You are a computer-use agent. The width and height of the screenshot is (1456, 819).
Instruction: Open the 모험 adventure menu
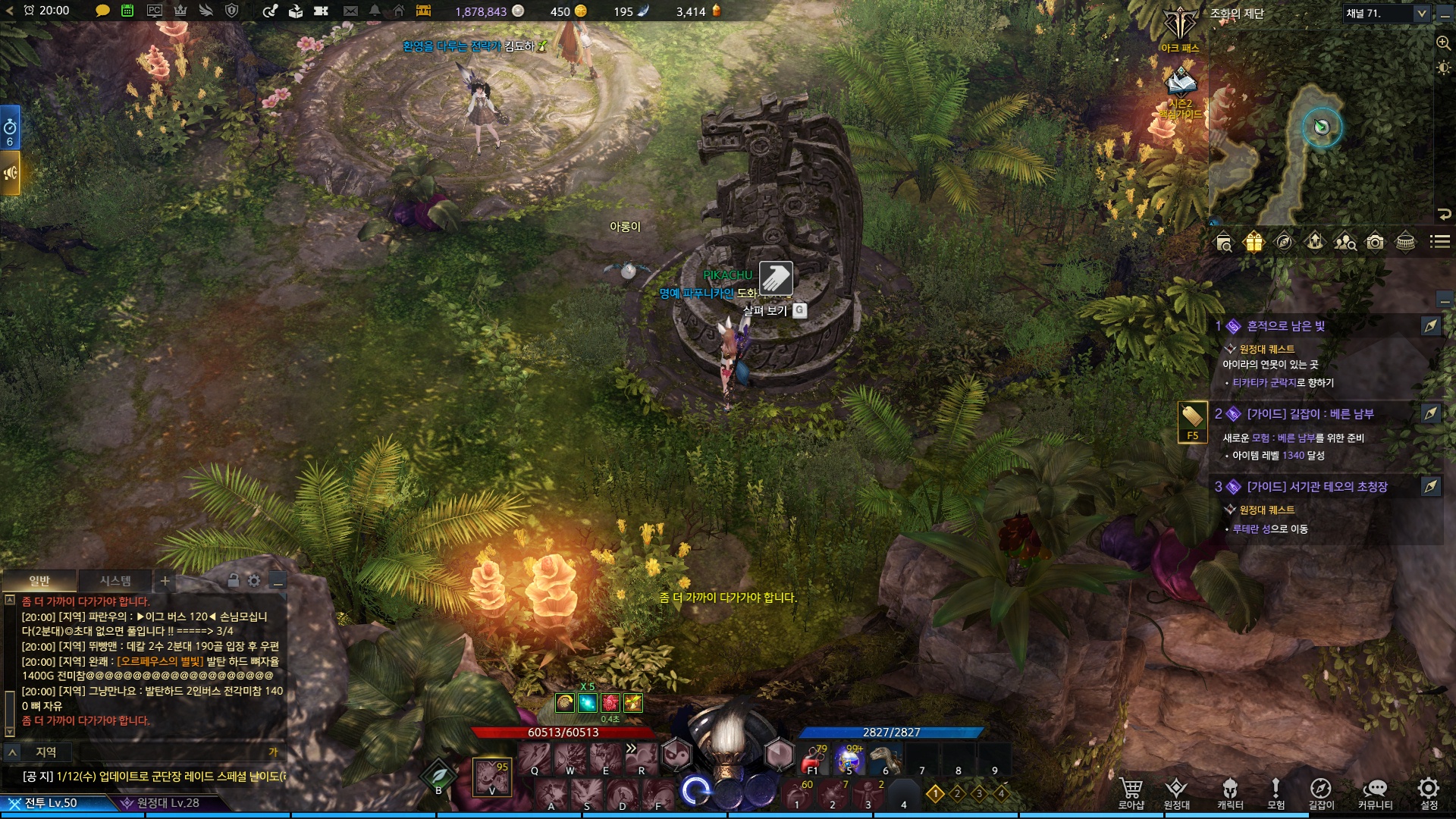pyautogui.click(x=1276, y=792)
